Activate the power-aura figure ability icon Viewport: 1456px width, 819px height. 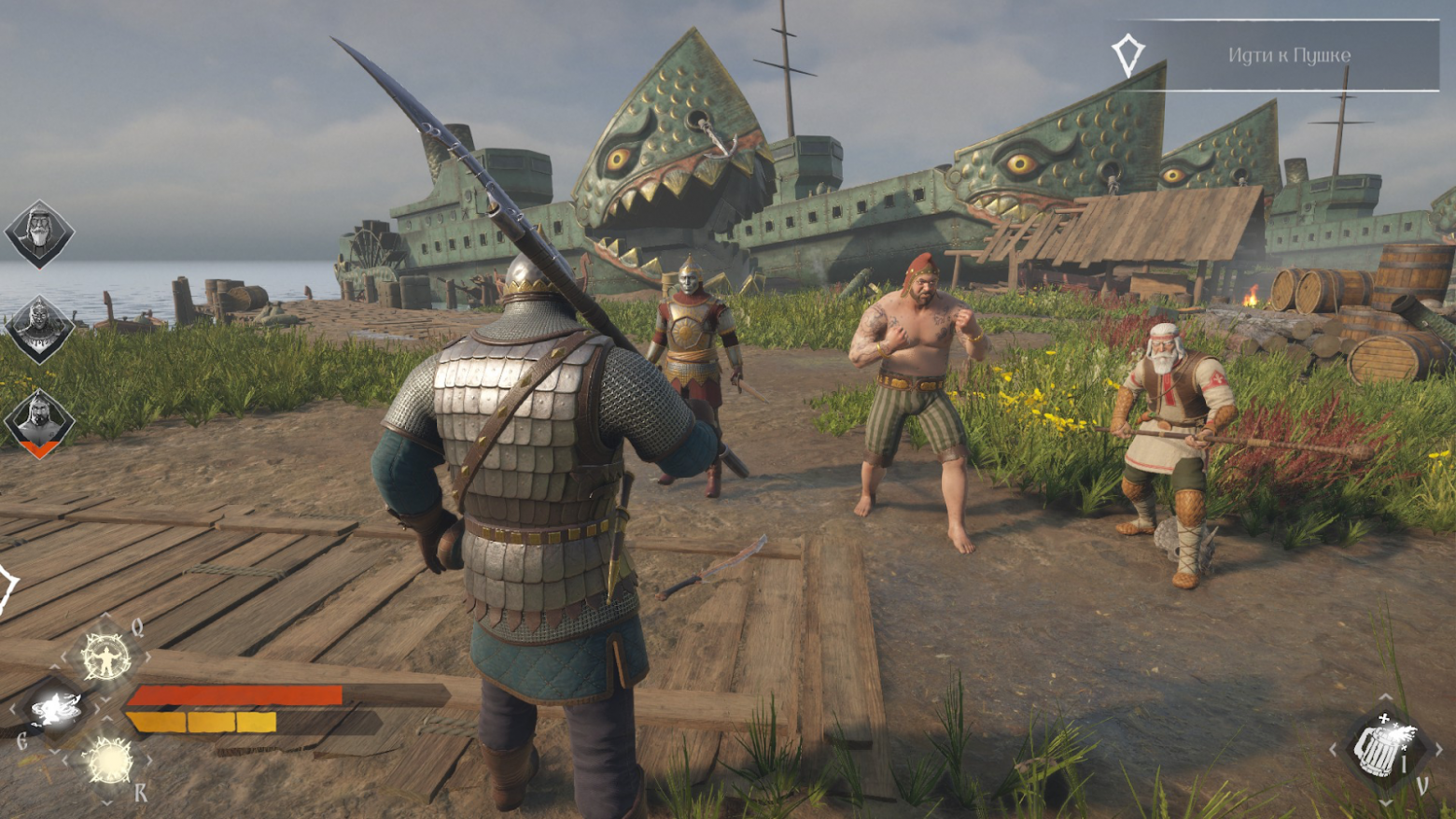coord(105,655)
